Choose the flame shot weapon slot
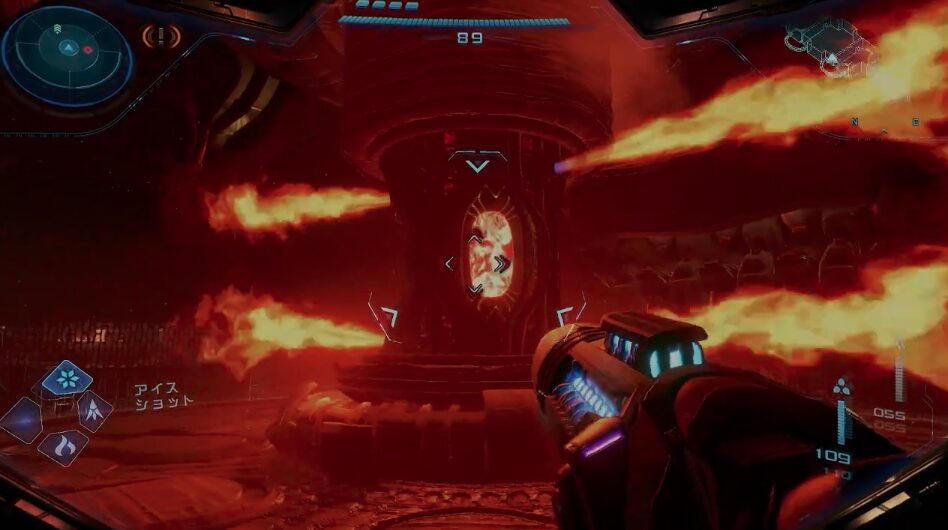 tap(63, 445)
